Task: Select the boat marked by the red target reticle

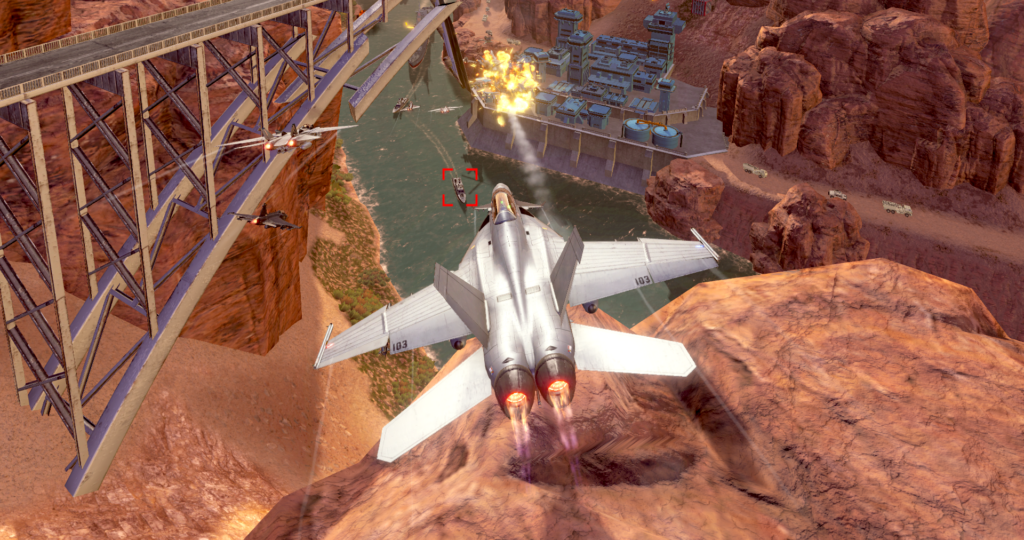Action: (460, 186)
